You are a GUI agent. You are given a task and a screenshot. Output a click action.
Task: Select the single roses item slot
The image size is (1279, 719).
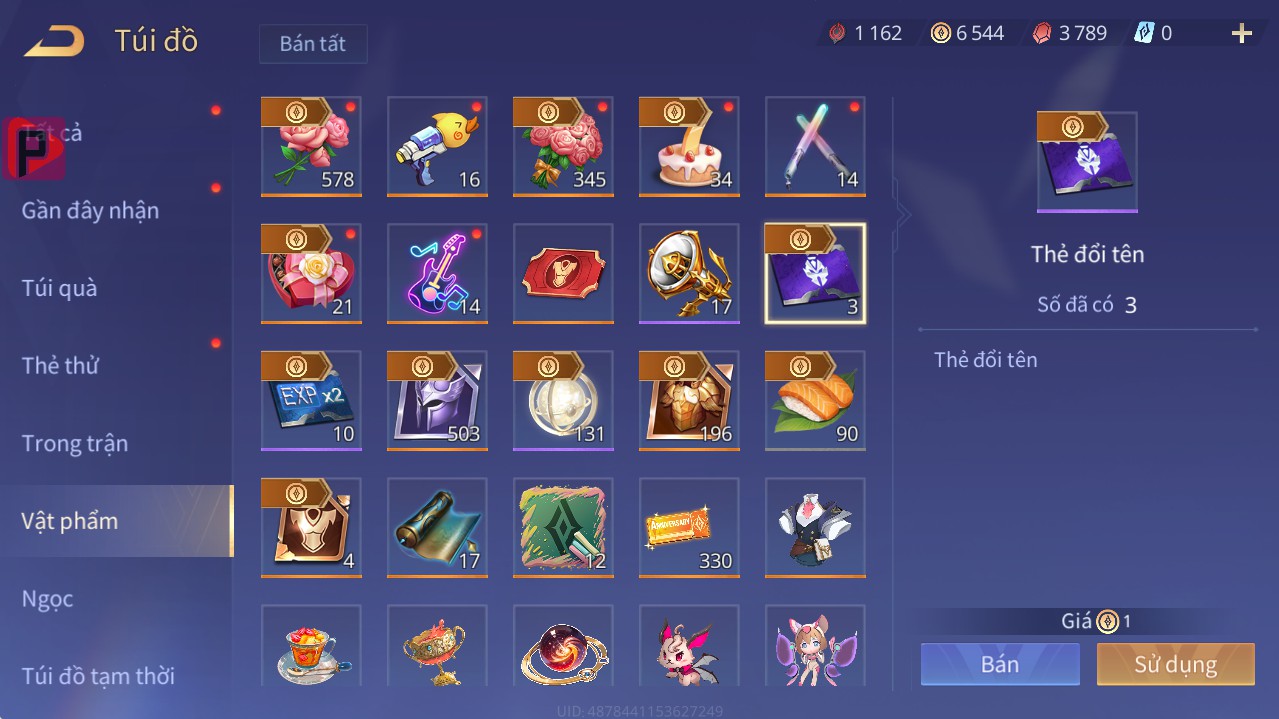pyautogui.click(x=311, y=146)
